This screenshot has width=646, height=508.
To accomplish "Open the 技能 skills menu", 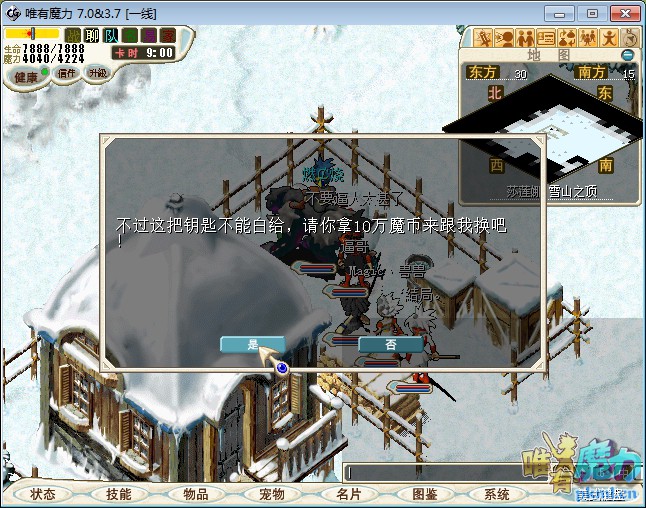I will point(119,494).
